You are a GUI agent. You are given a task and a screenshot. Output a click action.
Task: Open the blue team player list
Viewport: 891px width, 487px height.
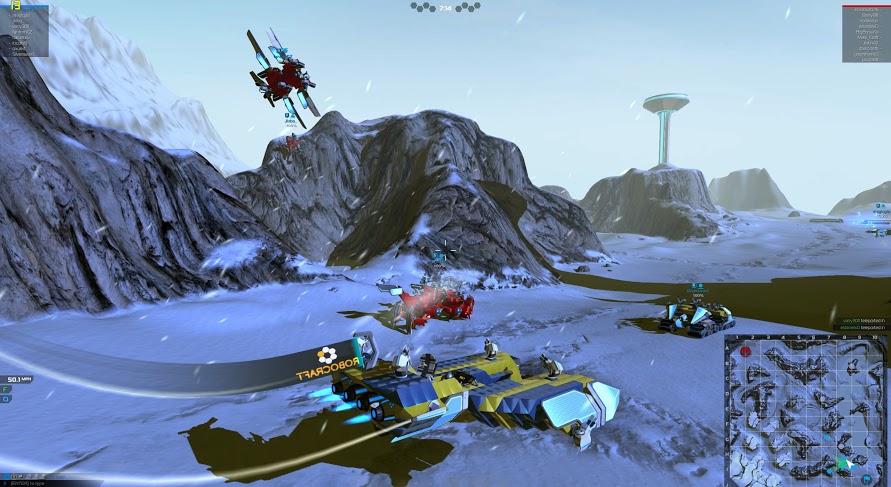tap(24, 29)
